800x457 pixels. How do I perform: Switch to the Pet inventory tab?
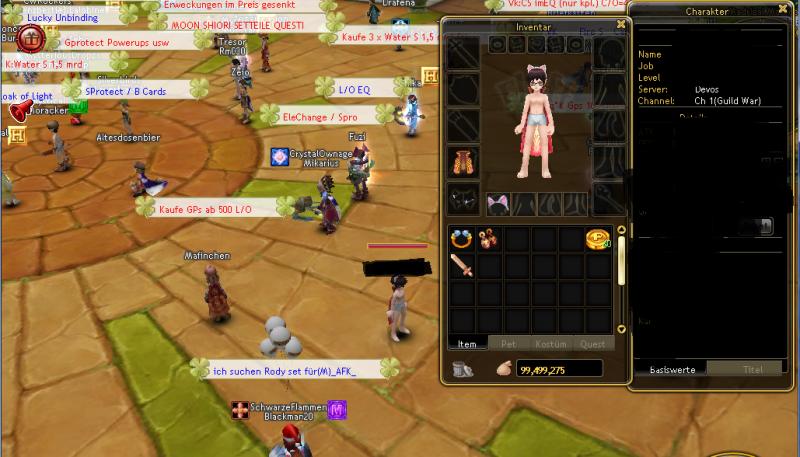508,343
